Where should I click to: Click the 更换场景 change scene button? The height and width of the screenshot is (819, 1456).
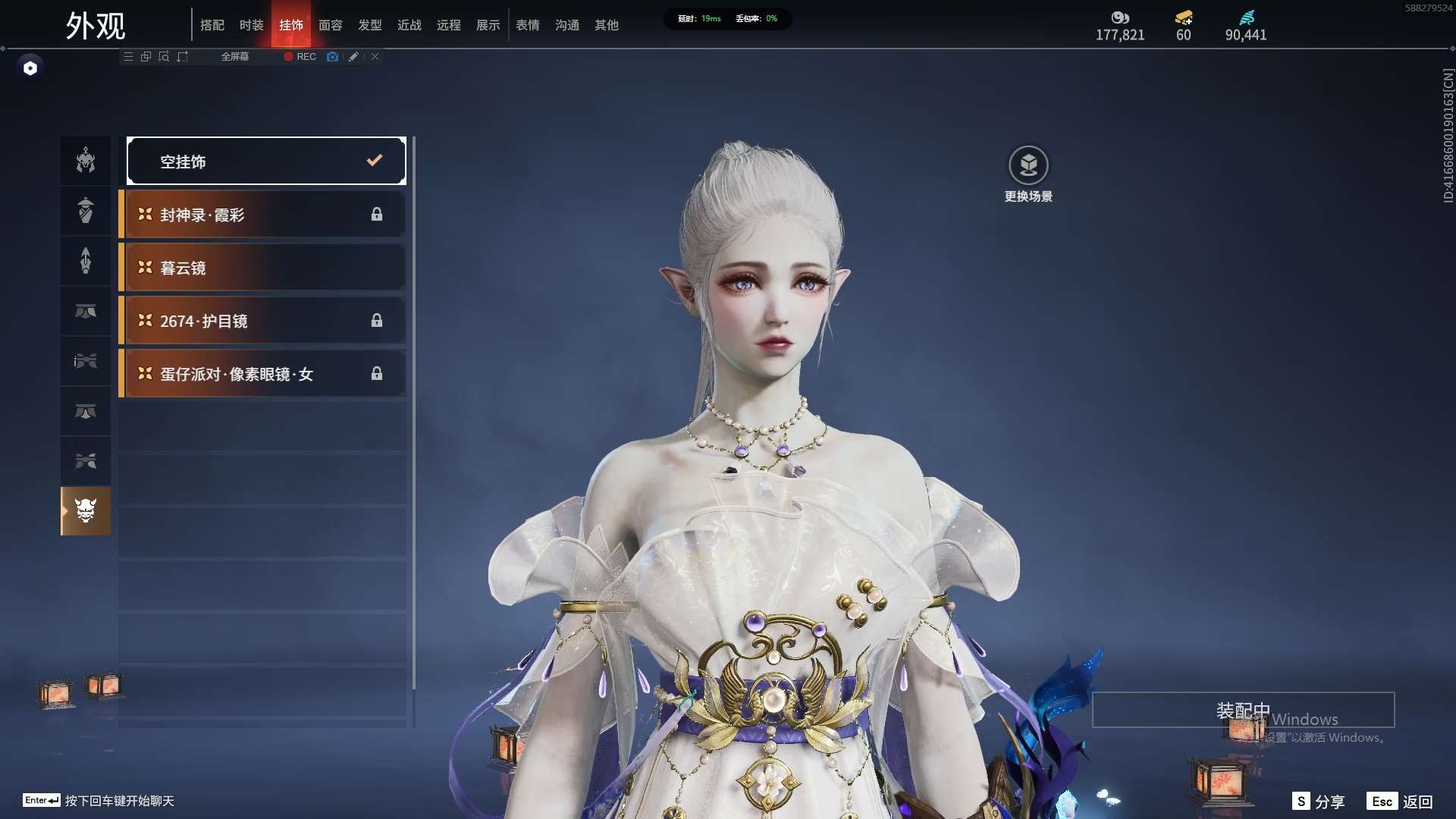(1028, 165)
